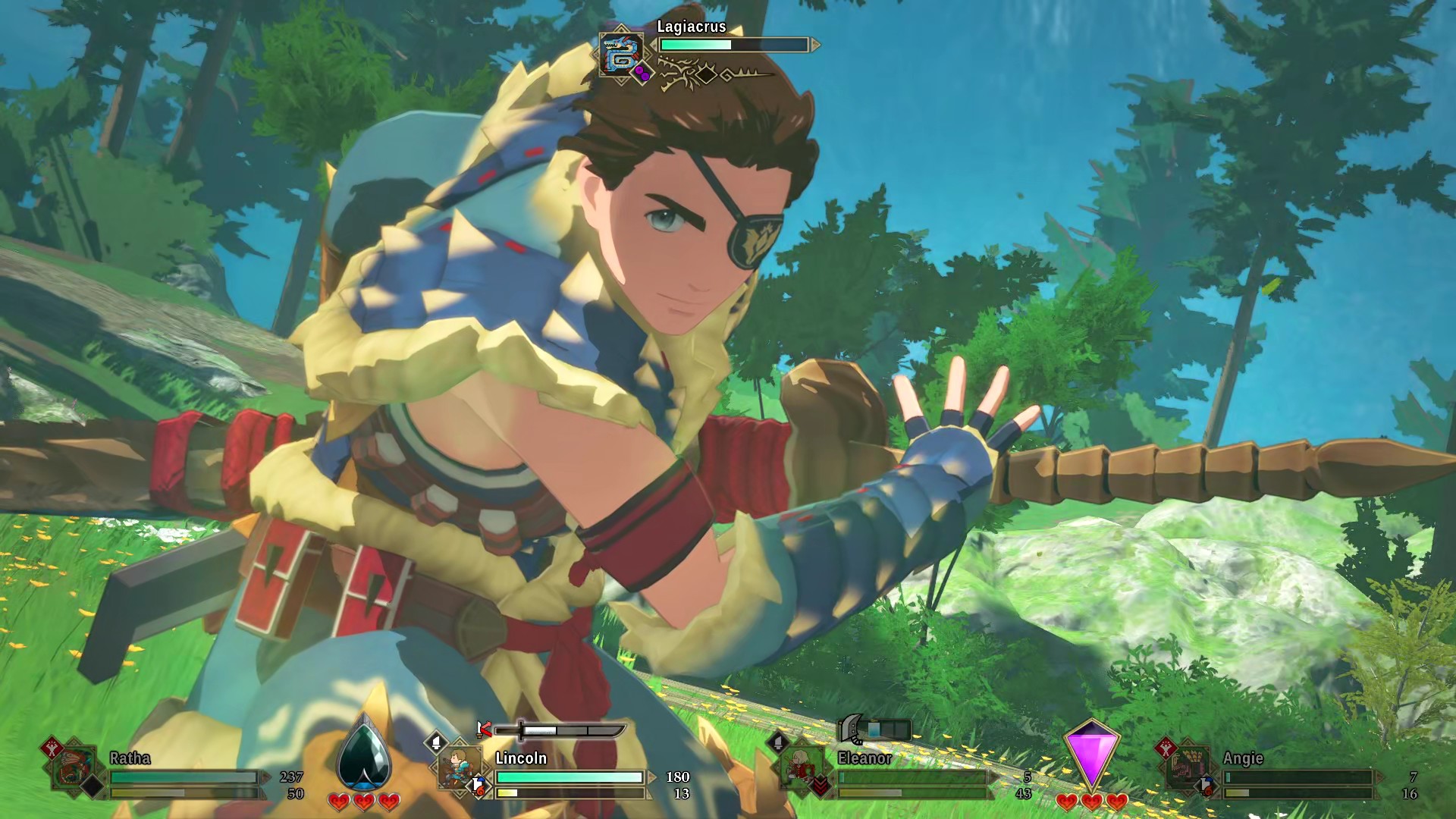
Task: Select the Lagiacrus monster portrait icon
Action: (620, 53)
